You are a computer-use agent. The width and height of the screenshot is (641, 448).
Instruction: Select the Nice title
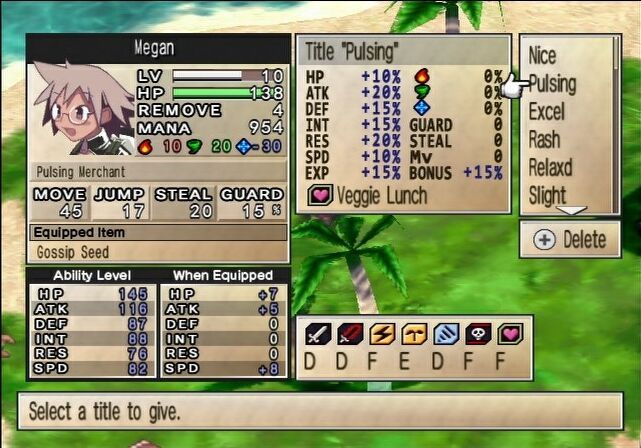tap(543, 56)
